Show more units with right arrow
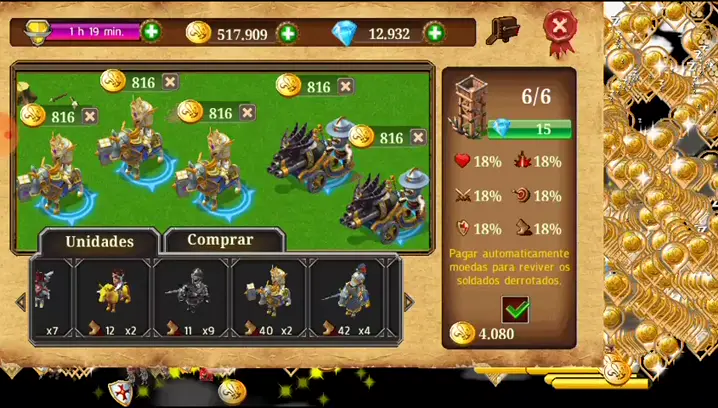This screenshot has width=718, height=408. [x=408, y=301]
